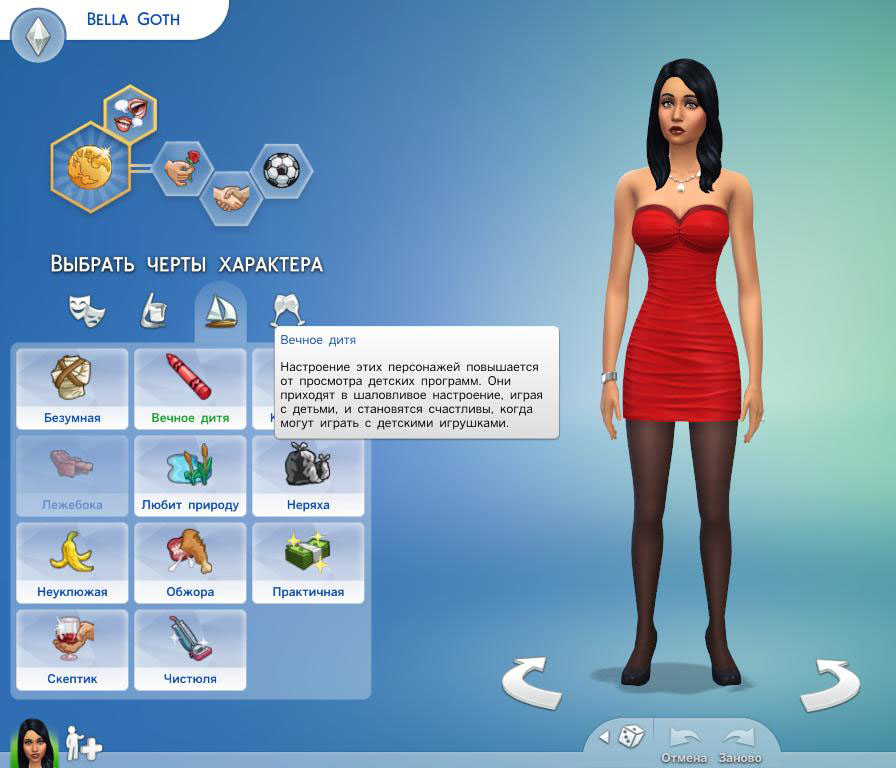The image size is (896, 768).
Task: Select the Вечное дитя trait
Action: pos(190,388)
